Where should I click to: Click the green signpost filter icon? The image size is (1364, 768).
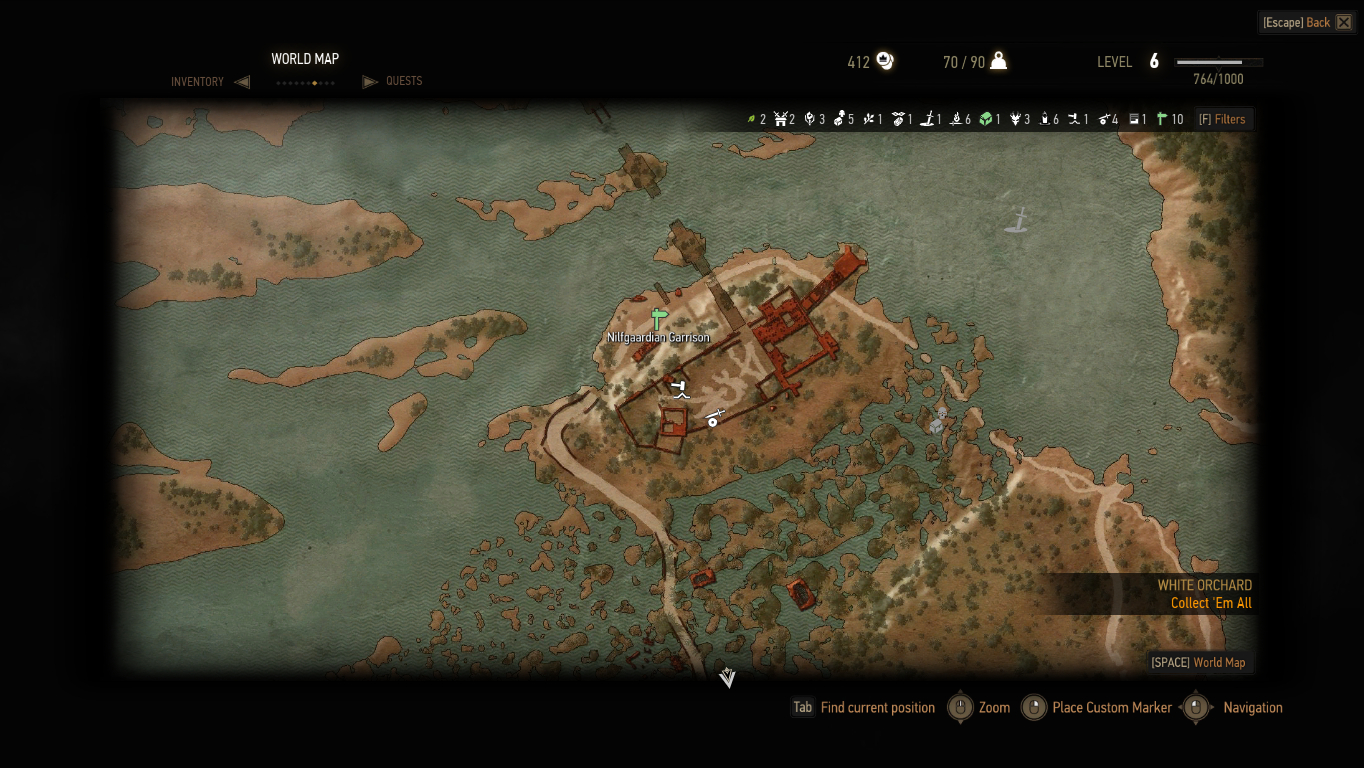click(1162, 119)
